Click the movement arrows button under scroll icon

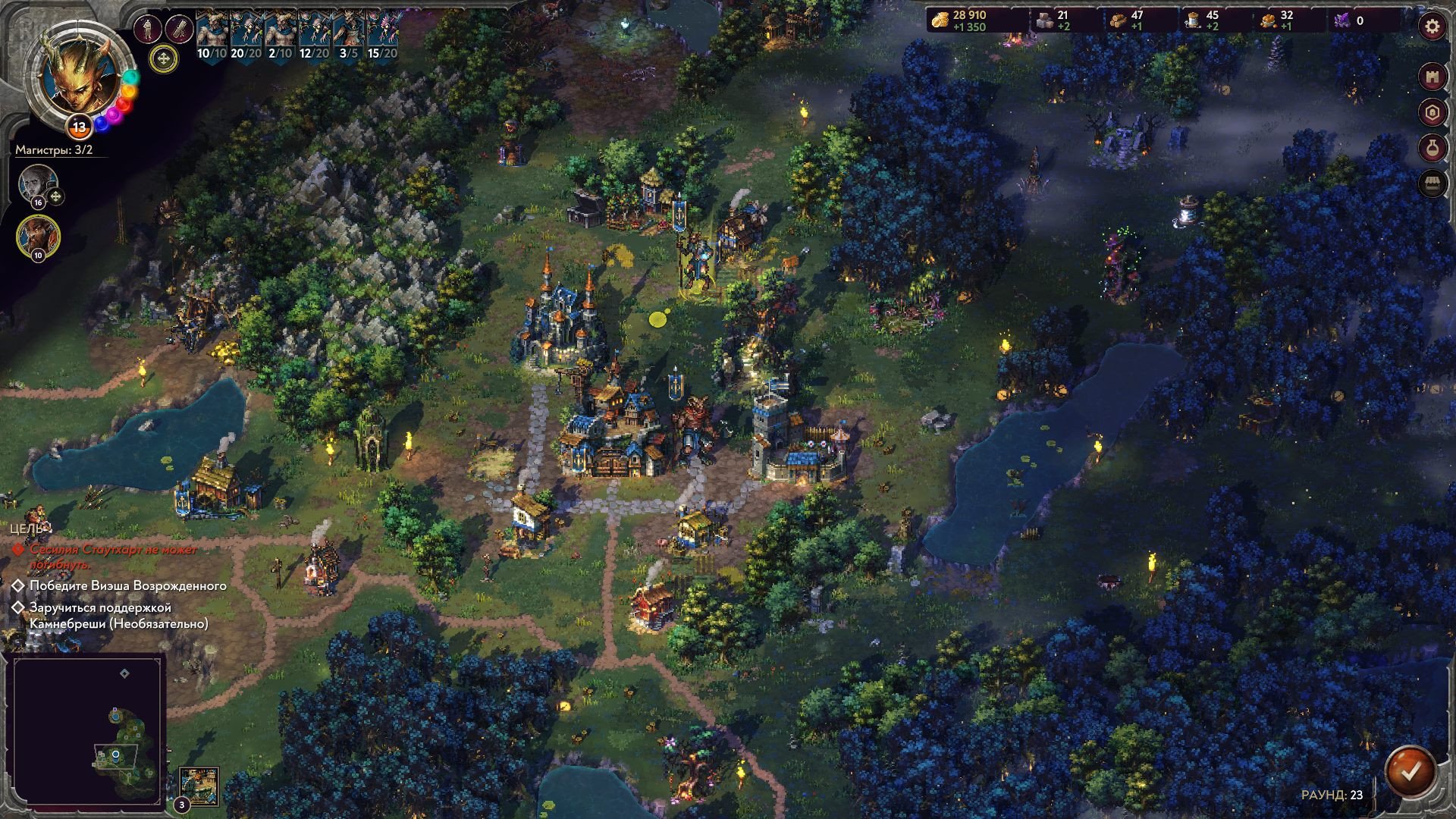pos(163,58)
